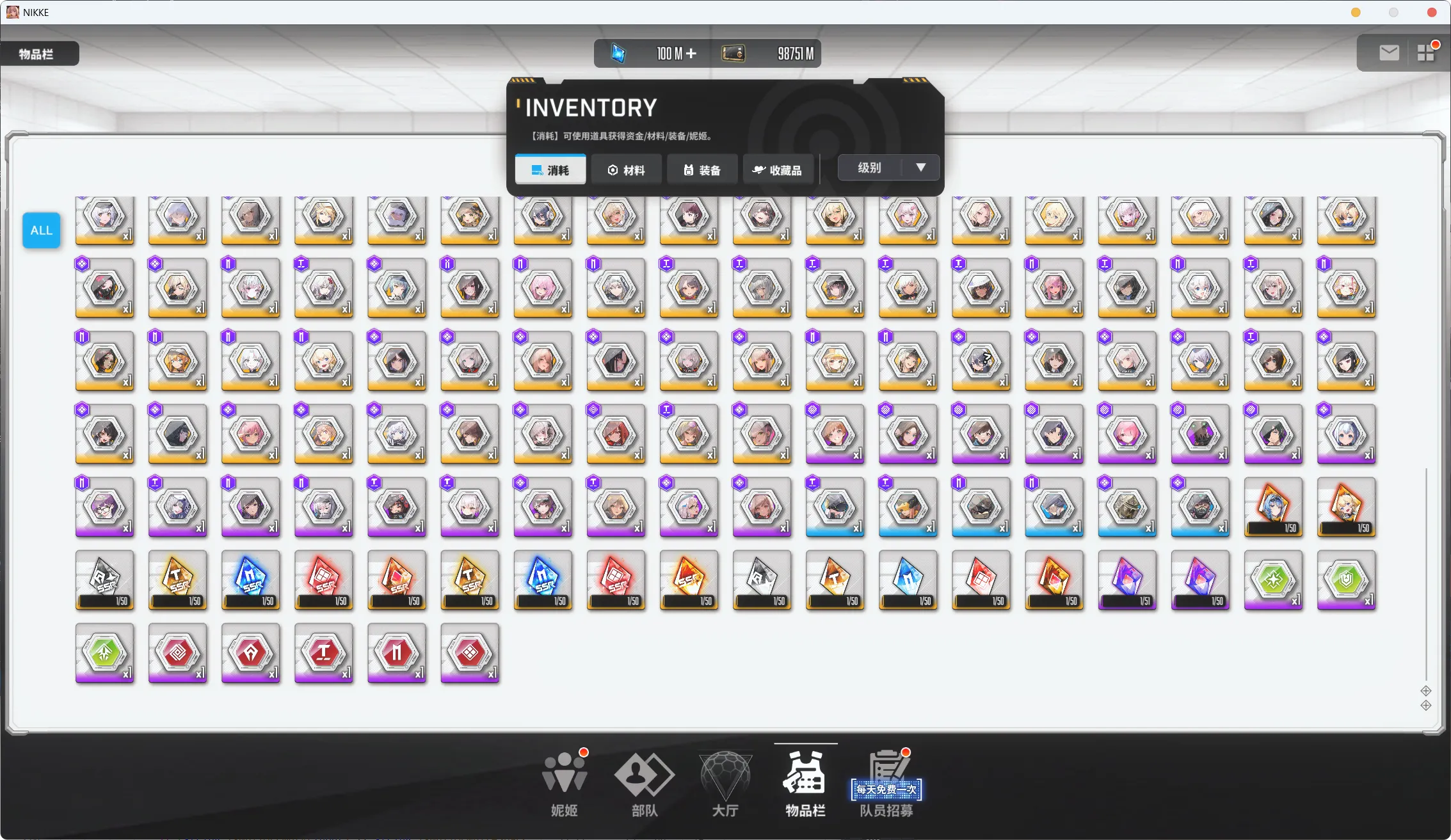This screenshot has height=840, width=1451.
Task: Open the mail envelope icon
Action: 1388,53
